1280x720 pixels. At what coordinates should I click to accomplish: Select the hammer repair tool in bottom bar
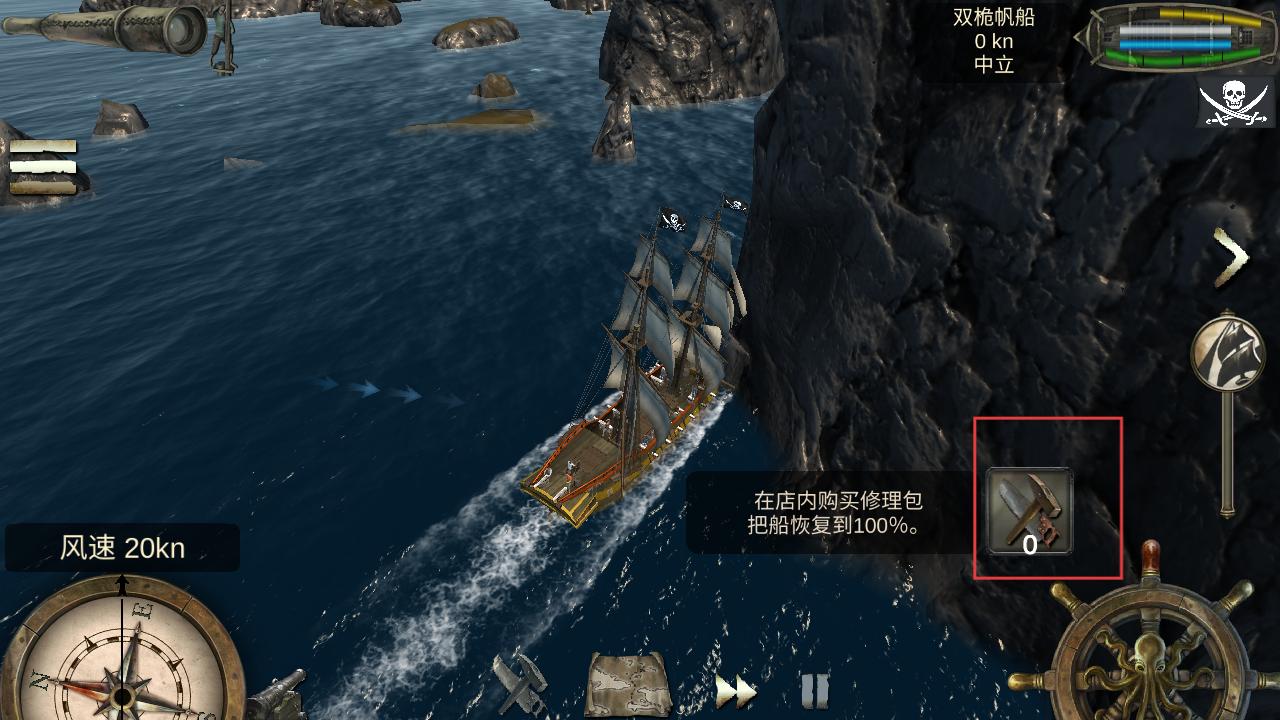[520, 684]
